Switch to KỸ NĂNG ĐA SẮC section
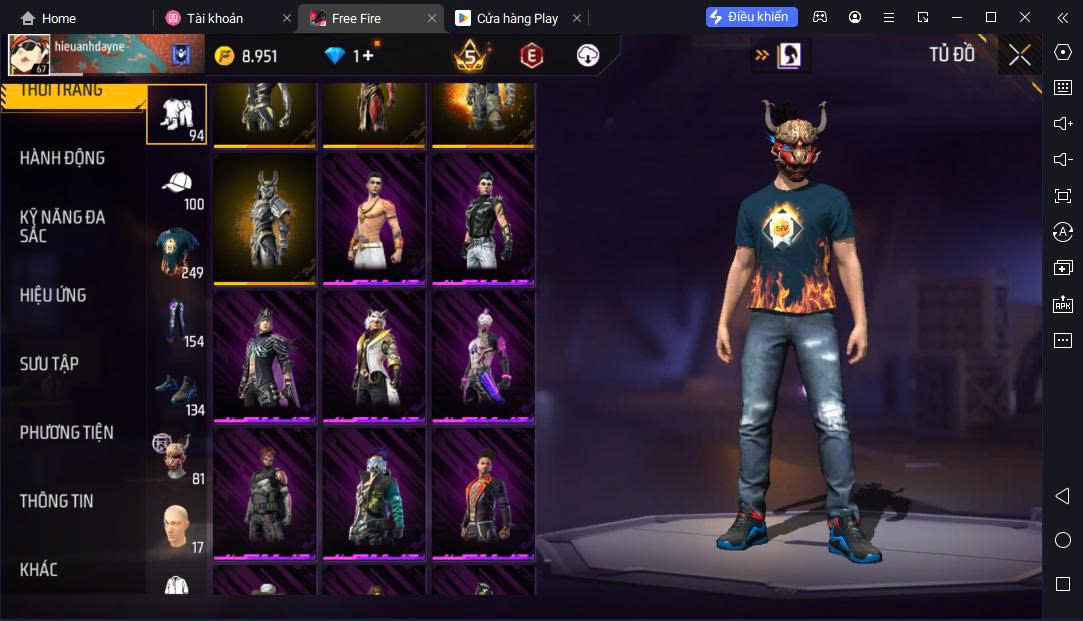 (62, 226)
